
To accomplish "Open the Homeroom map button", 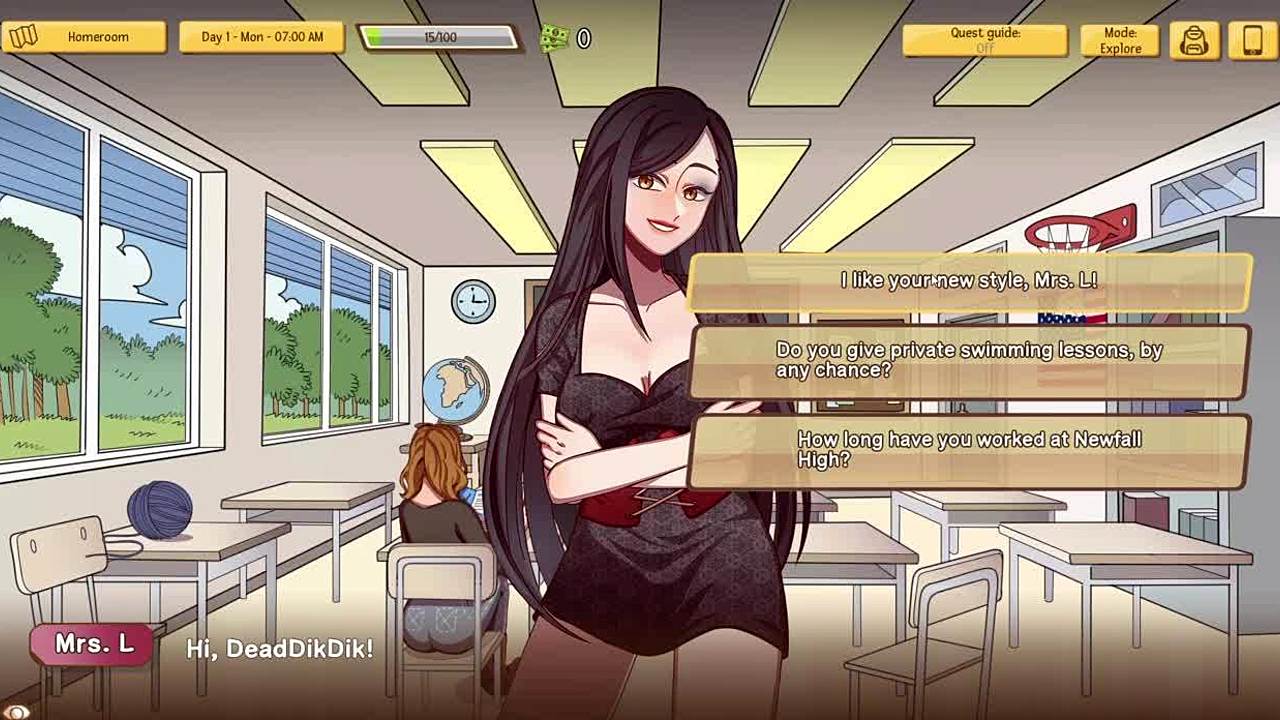I will click(85, 37).
